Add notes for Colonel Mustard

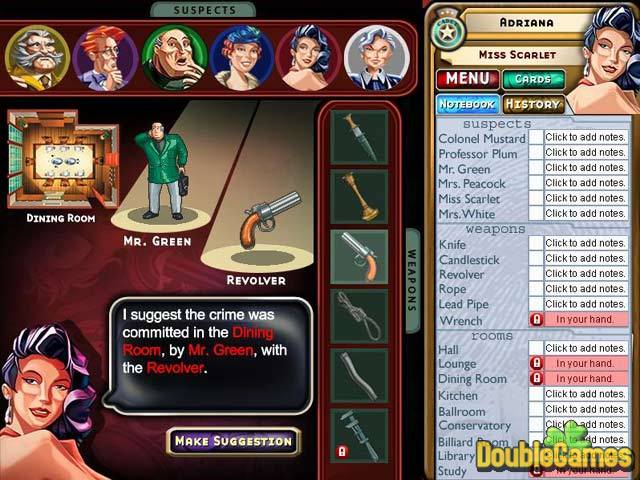click(585, 138)
